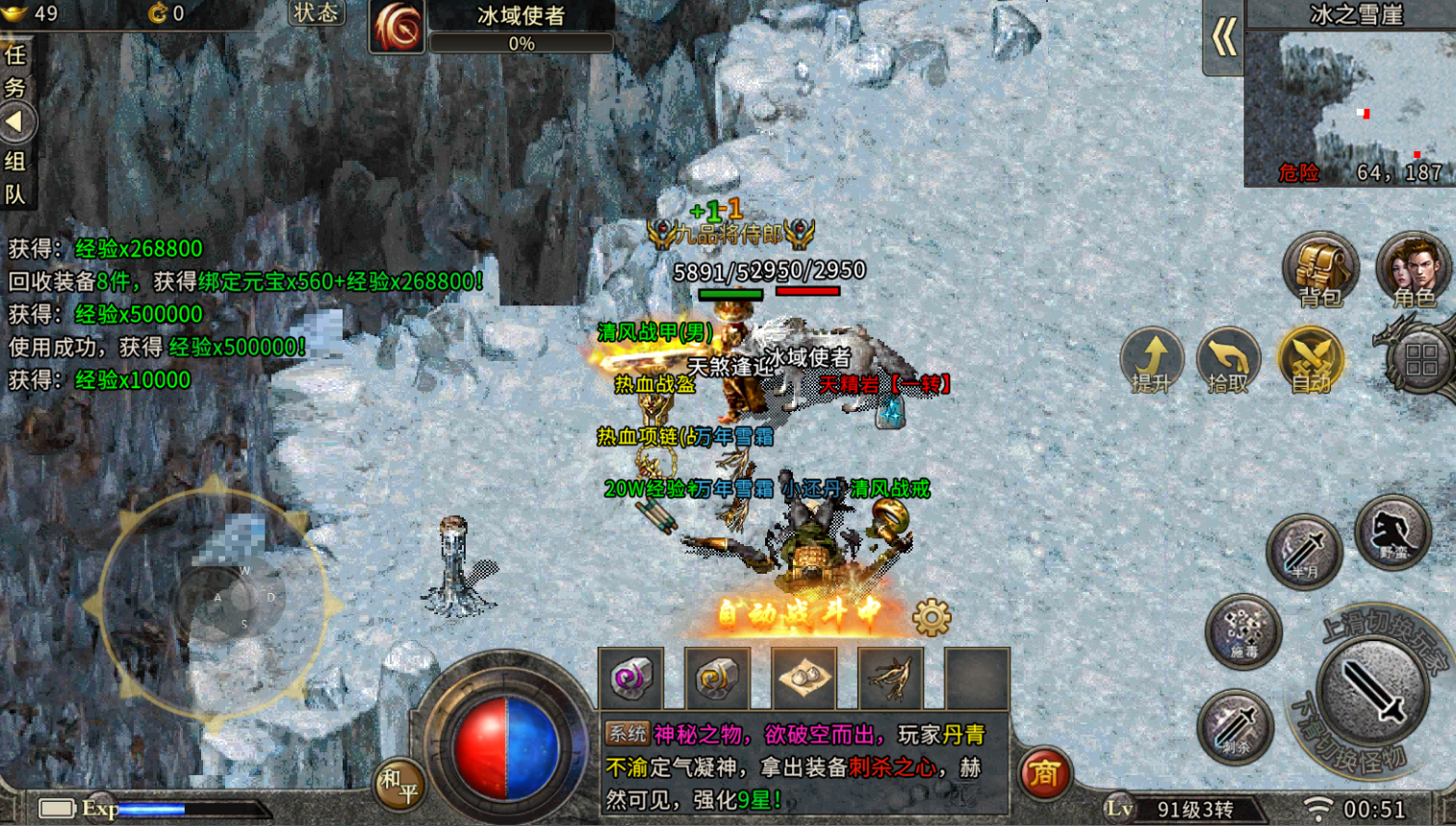Open the auto-battle gear settings
The height and width of the screenshot is (826, 1456).
point(931,617)
